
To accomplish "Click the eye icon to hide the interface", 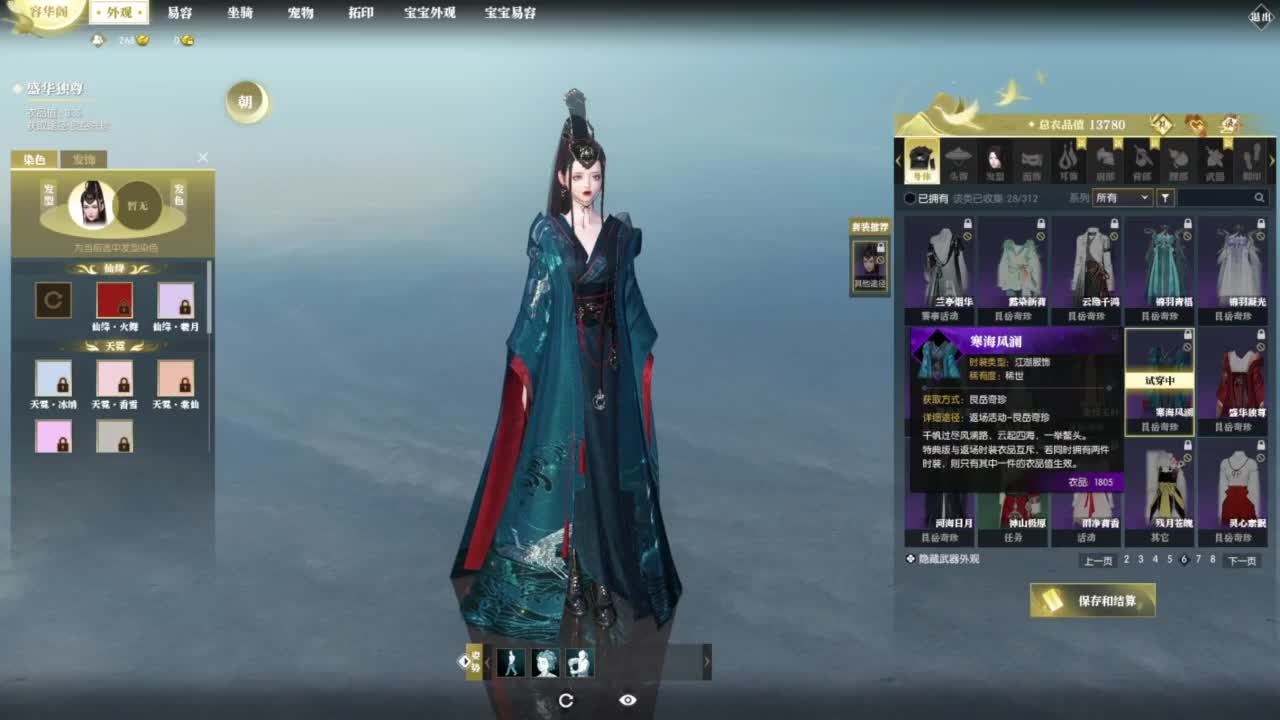I will click(x=627, y=701).
